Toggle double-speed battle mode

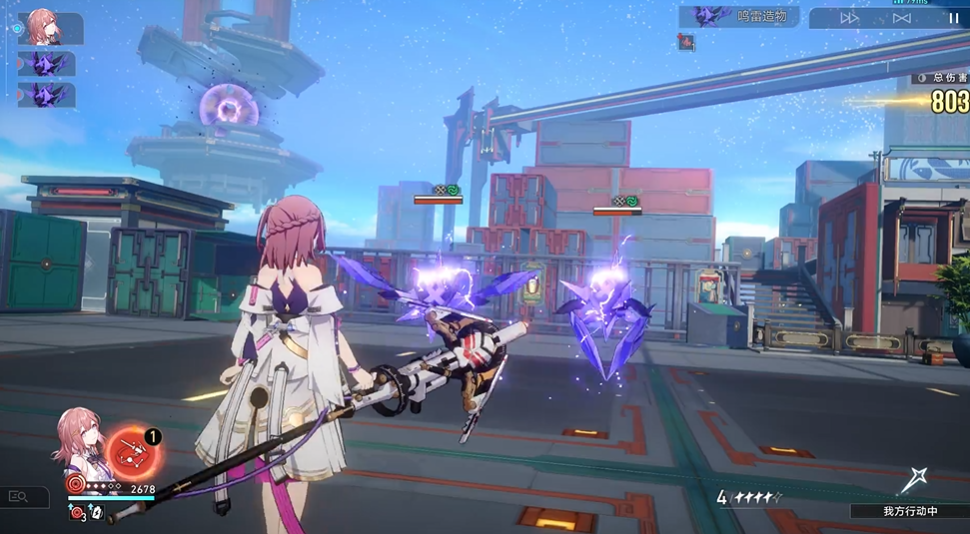pos(849,18)
